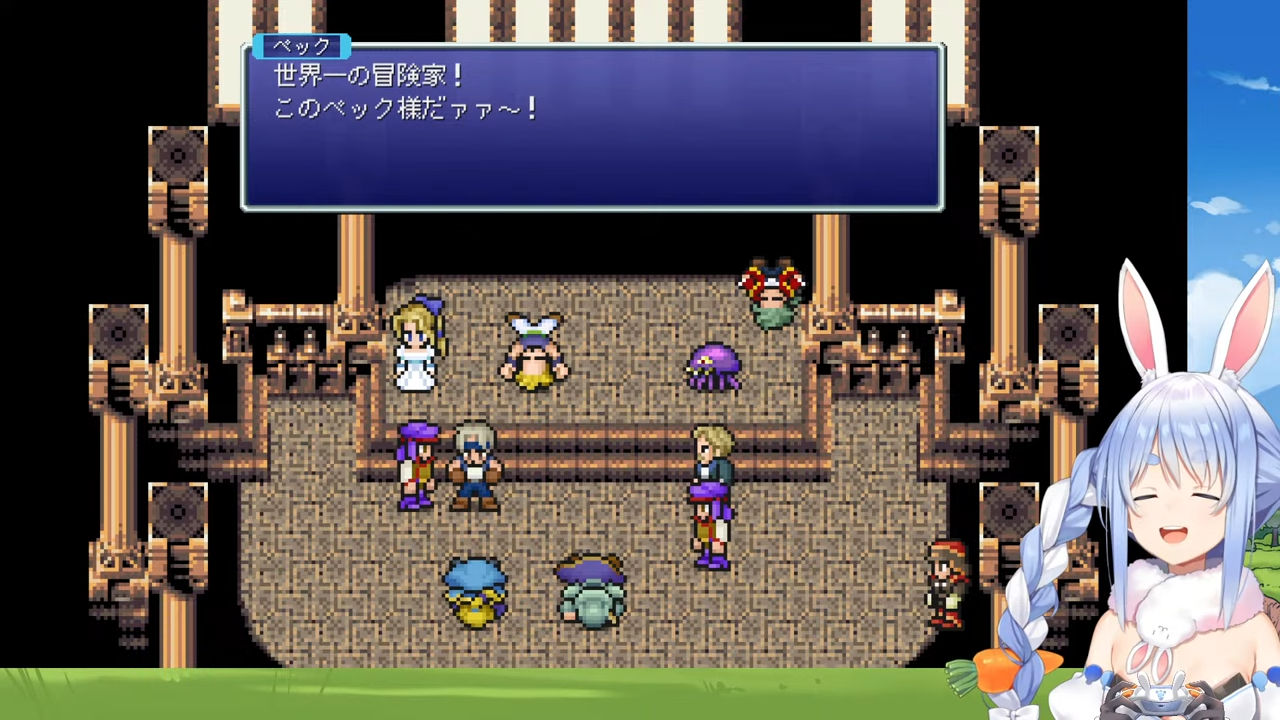Image resolution: width=1280 pixels, height=720 pixels.
Task: Click the gray-haired worker character sprite
Action: 473,465
